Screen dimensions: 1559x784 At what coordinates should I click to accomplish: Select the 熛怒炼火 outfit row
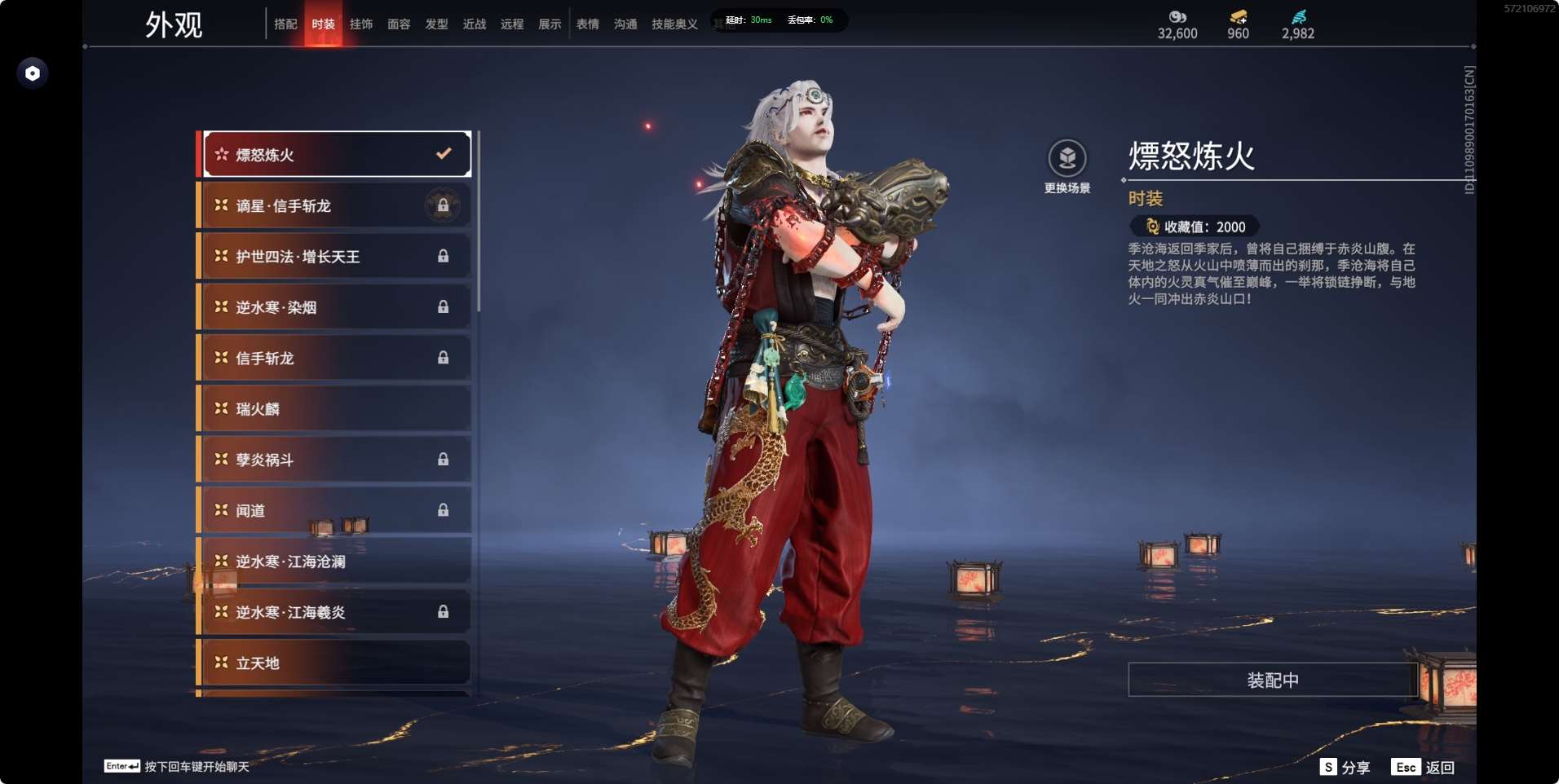point(336,154)
